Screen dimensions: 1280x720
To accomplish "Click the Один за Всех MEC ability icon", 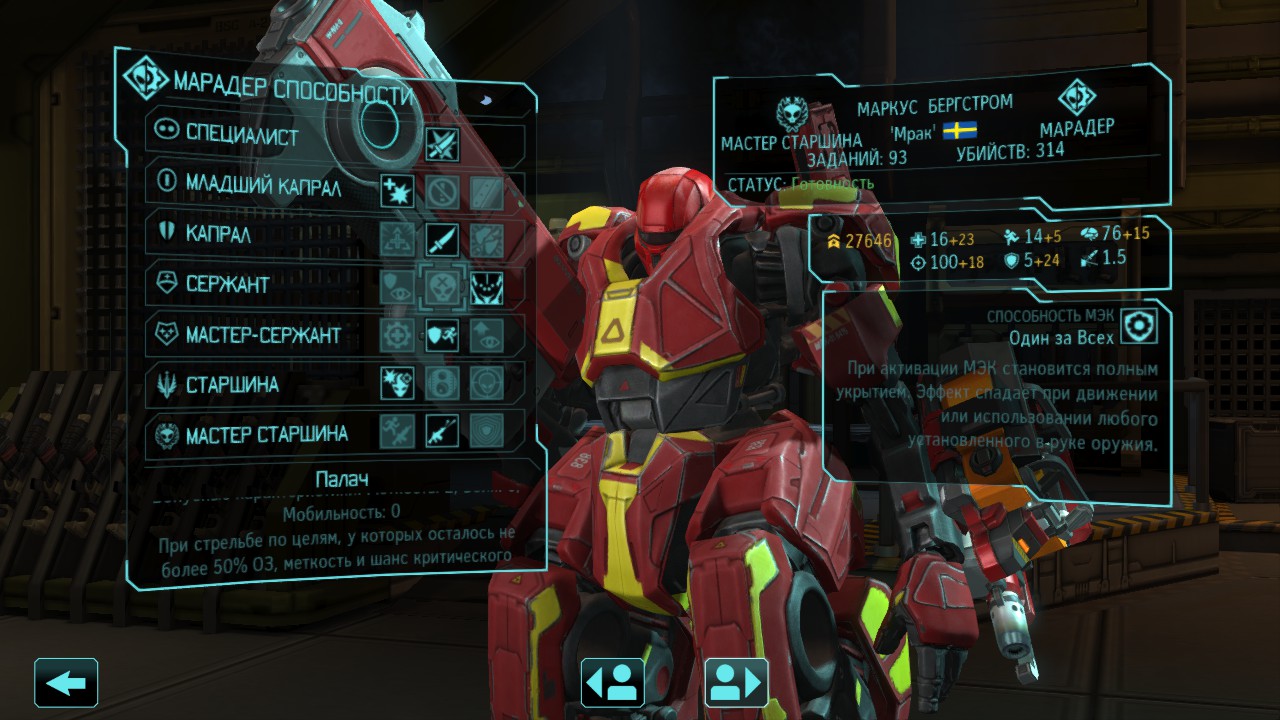I will (x=1138, y=327).
